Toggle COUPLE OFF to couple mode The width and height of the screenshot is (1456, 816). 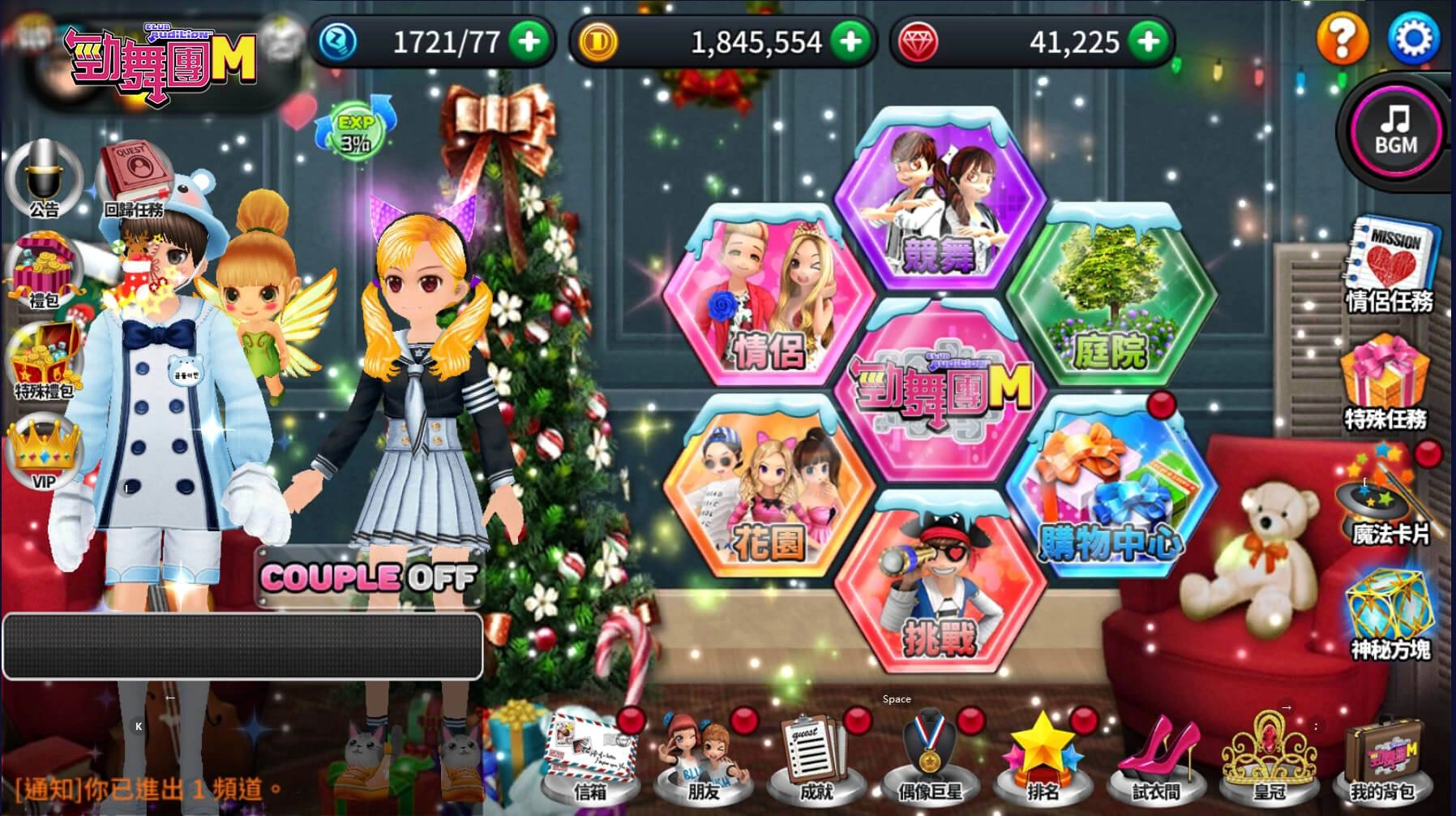click(x=369, y=578)
